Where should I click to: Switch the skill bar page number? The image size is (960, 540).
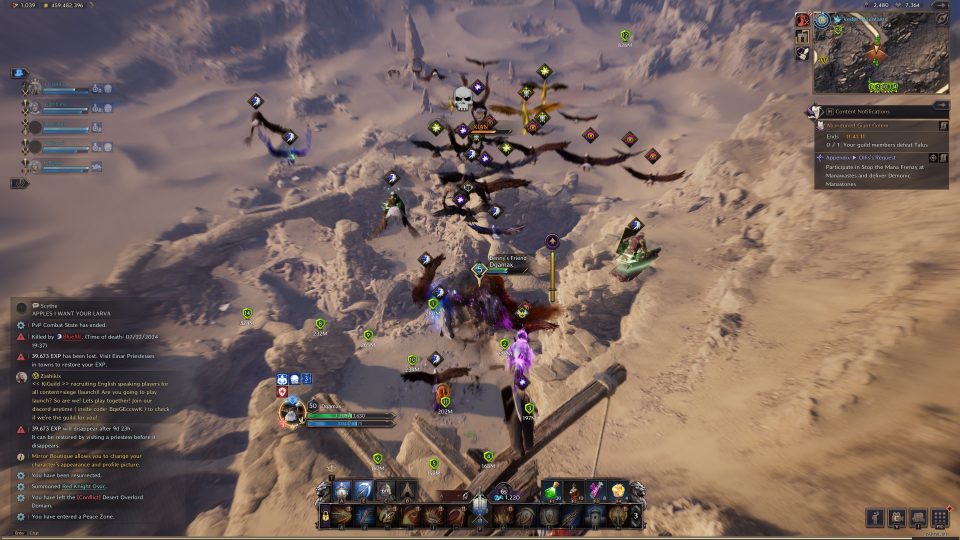pos(637,516)
